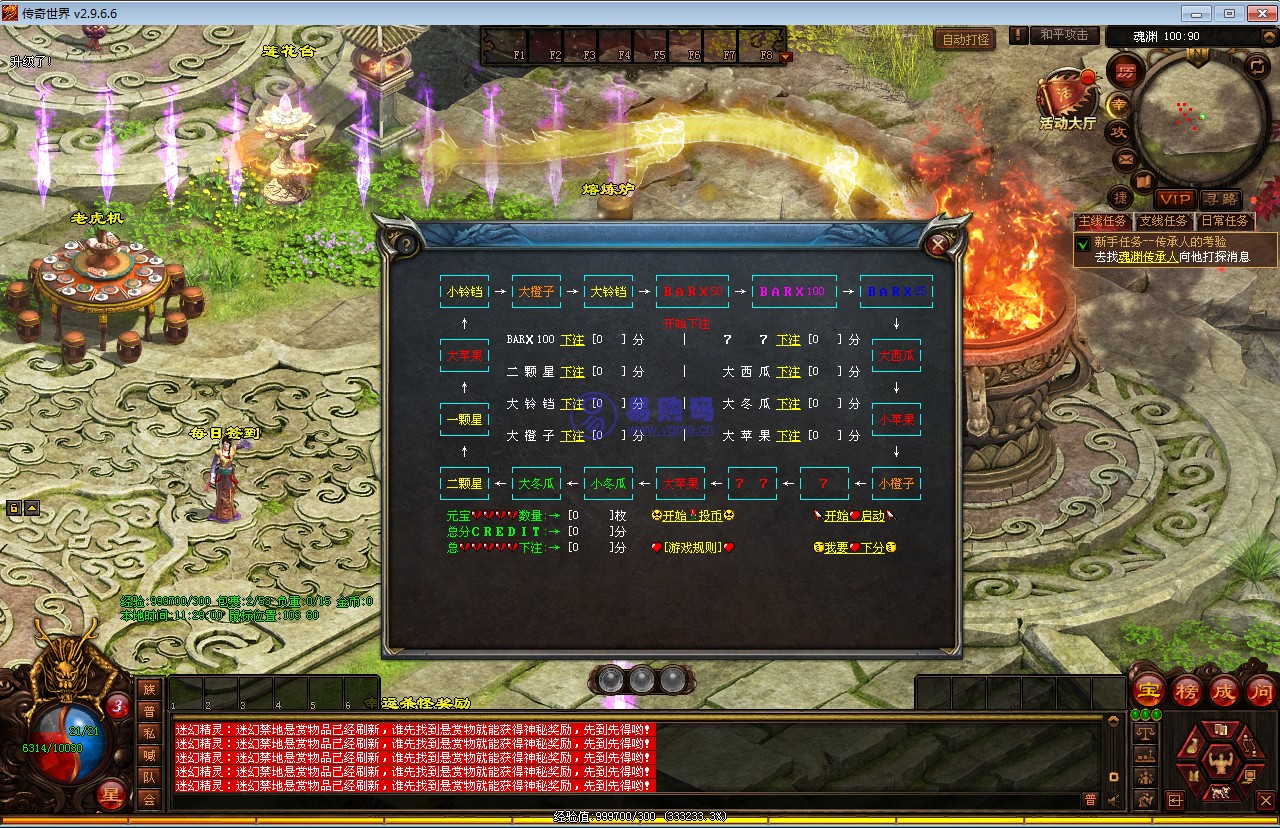Click 下注 for the 大西瓜 row
The image size is (1280, 828).
tap(788, 372)
